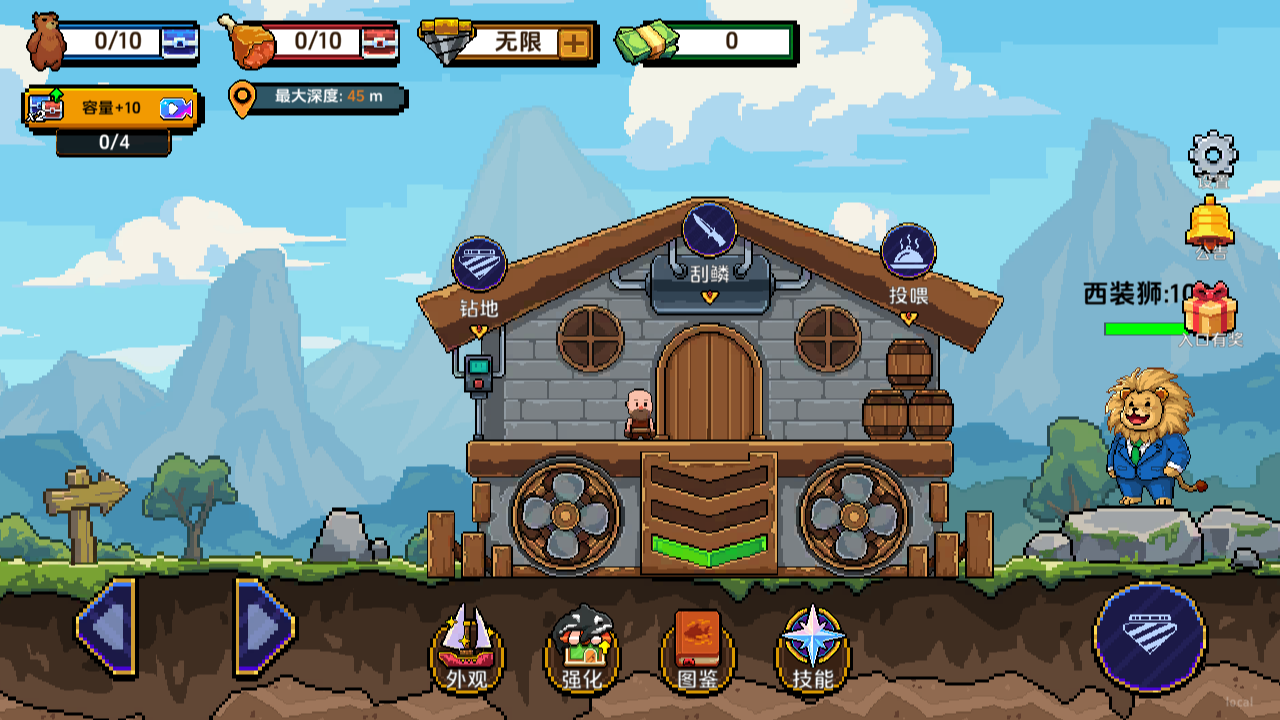Tap the plus button beside 无限
The image size is (1280, 720).
574,43
